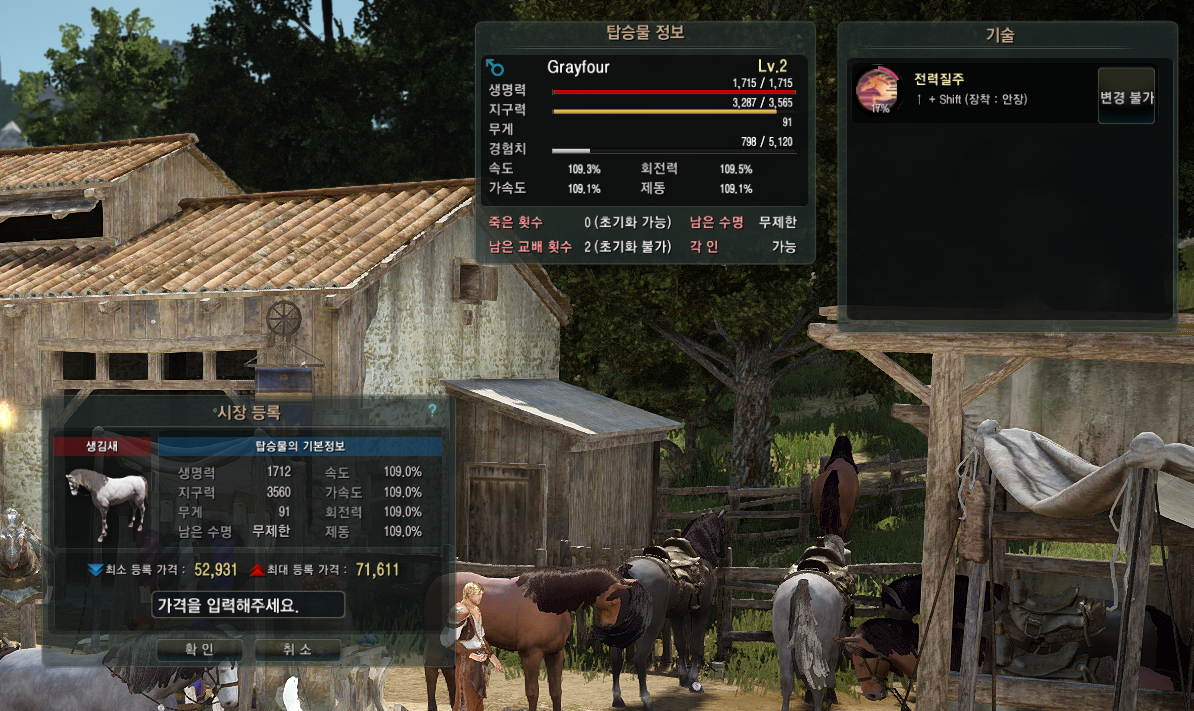Click the price entry field
Viewport: 1194px width, 711px height.
(249, 605)
